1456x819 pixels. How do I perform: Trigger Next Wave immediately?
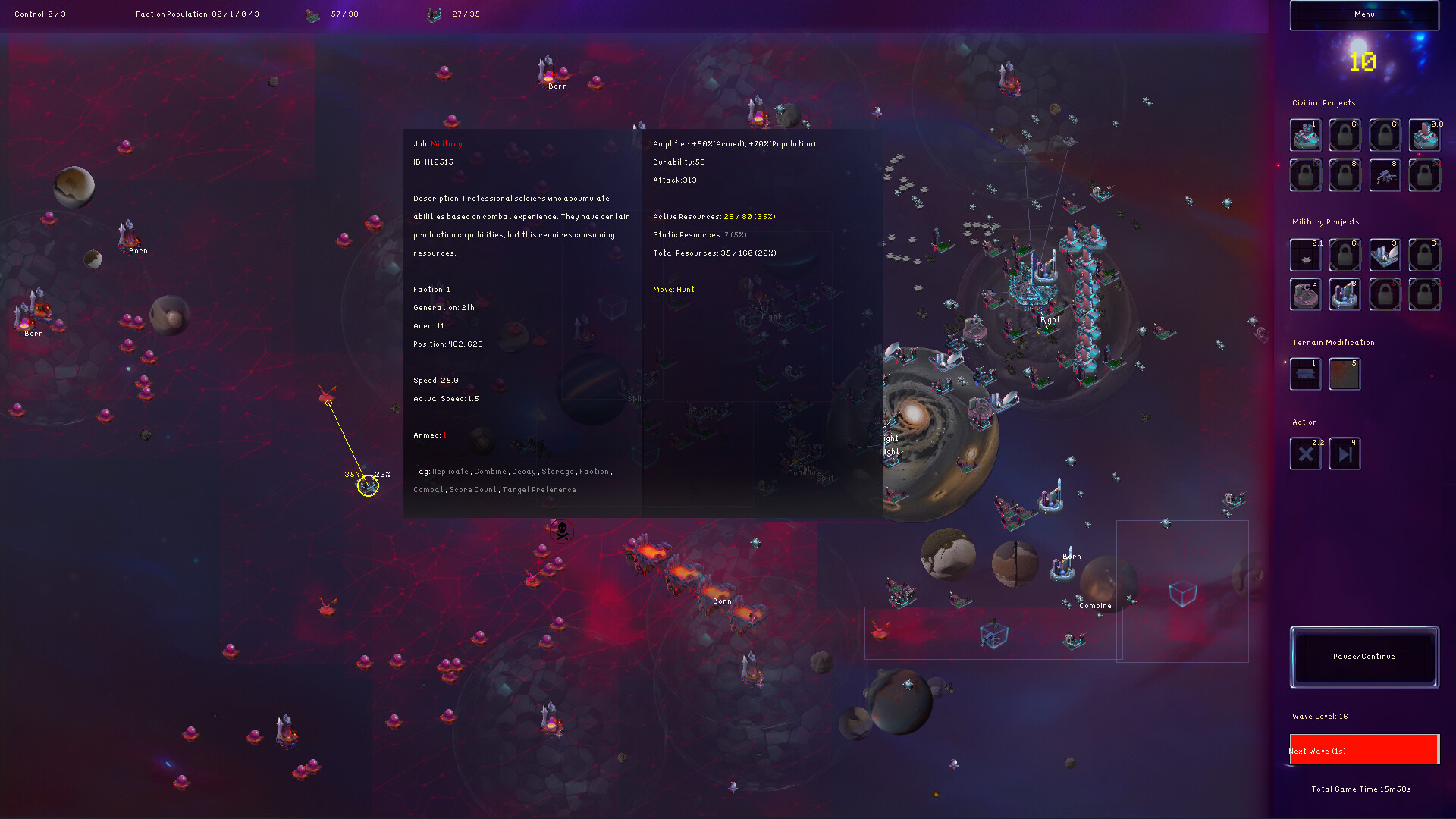pyautogui.click(x=1363, y=750)
